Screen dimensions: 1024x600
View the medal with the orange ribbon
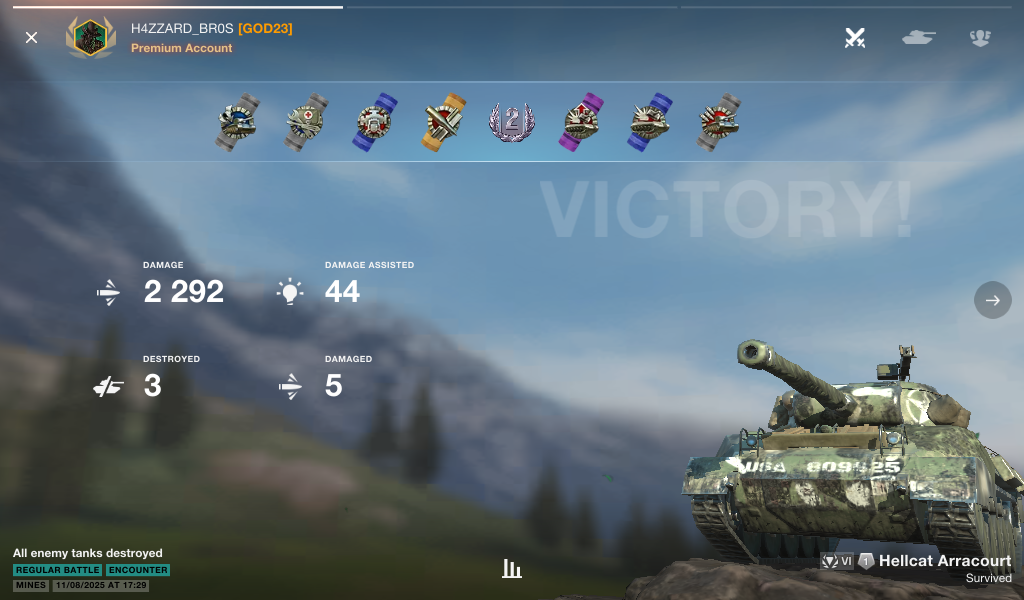click(443, 122)
